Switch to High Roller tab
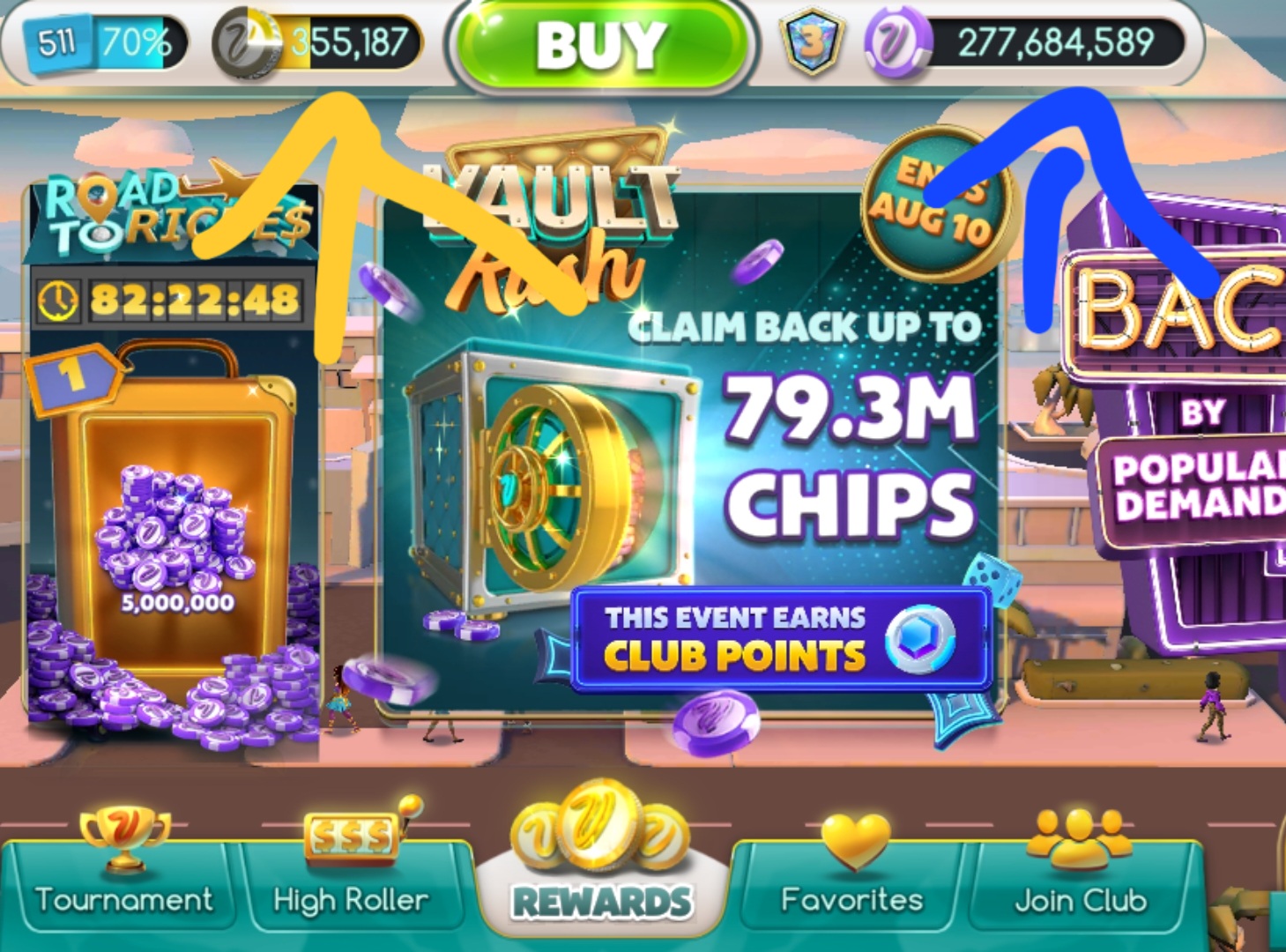1286x952 pixels. point(351,886)
